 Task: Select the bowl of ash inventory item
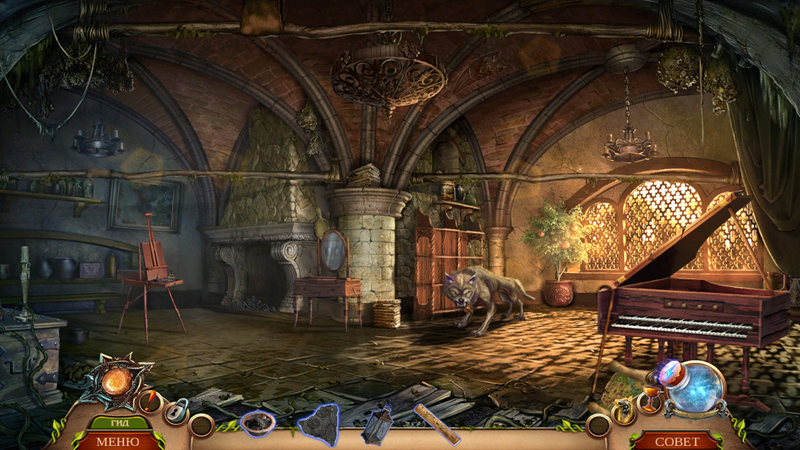(257, 423)
